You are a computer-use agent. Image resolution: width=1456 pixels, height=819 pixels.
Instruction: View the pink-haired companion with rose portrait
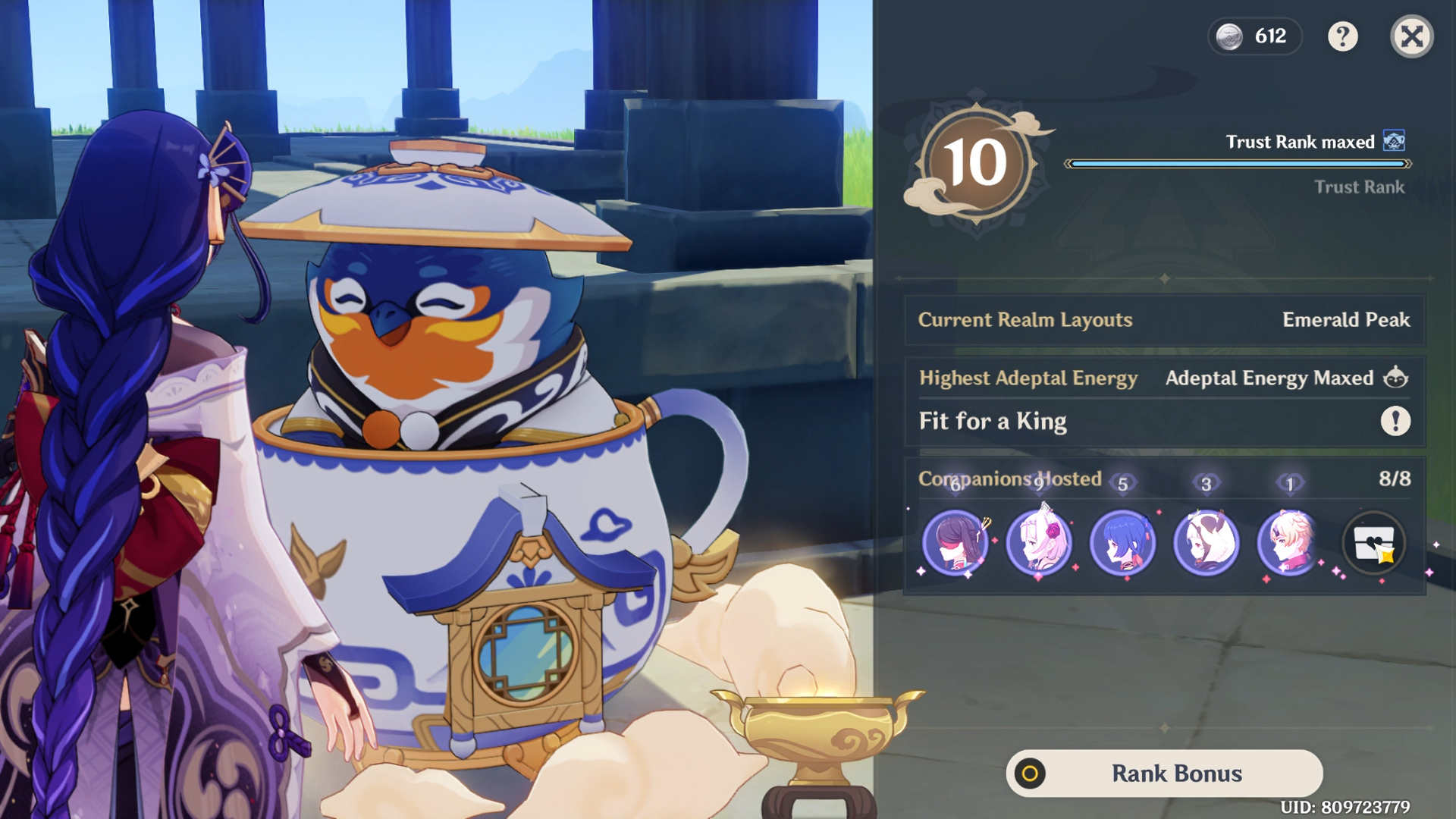pos(1040,542)
